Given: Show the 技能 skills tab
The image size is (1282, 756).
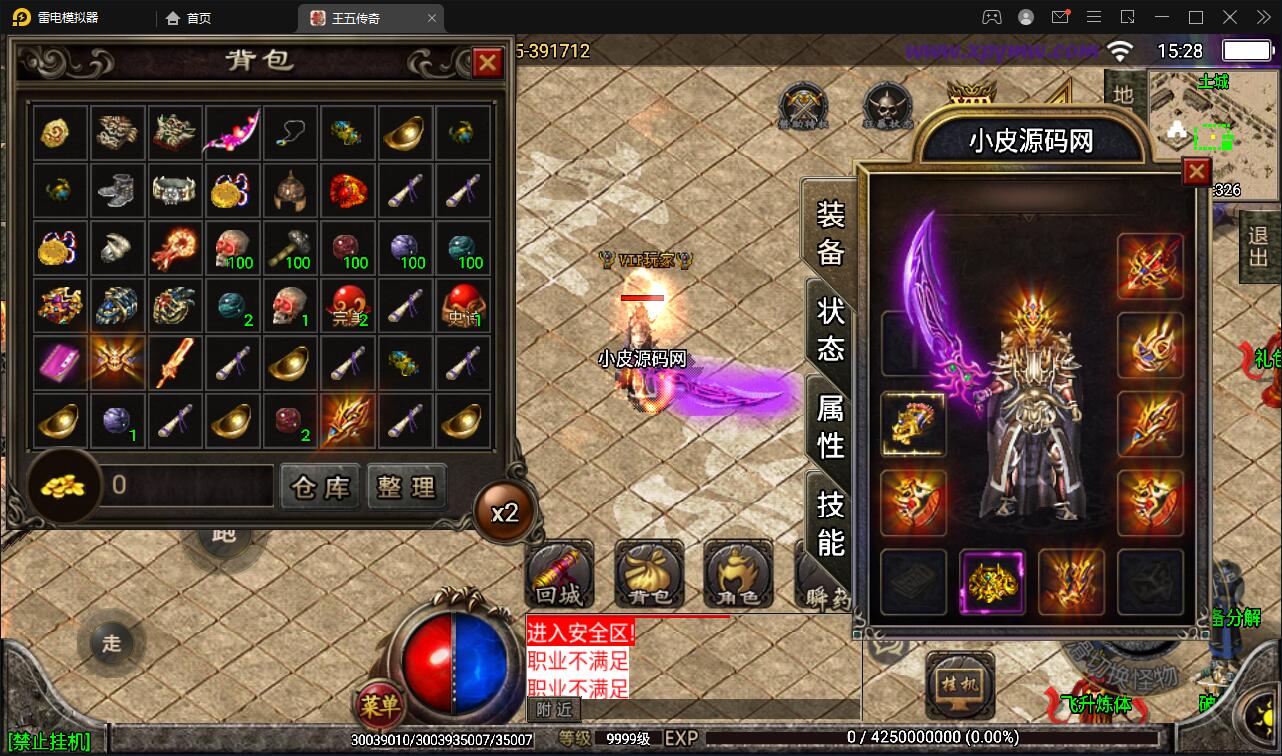Looking at the screenshot, I should (x=831, y=522).
